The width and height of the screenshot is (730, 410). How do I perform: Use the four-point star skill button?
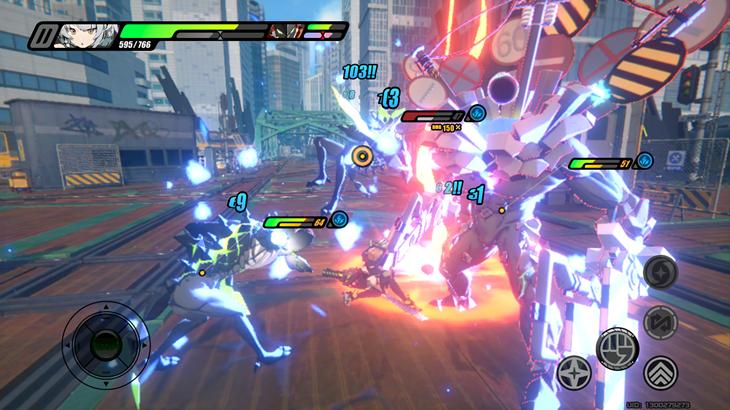coord(574,373)
